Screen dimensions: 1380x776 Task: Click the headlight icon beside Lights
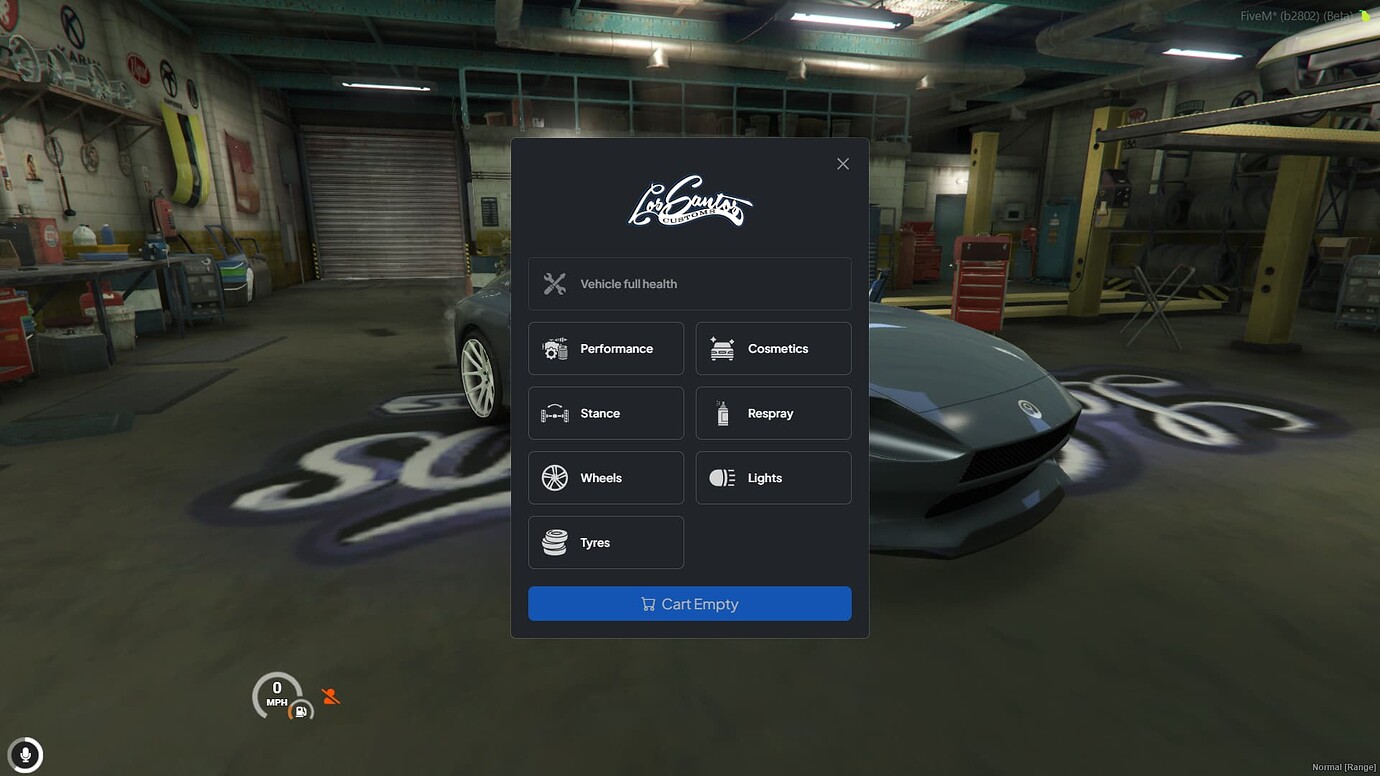pos(722,477)
